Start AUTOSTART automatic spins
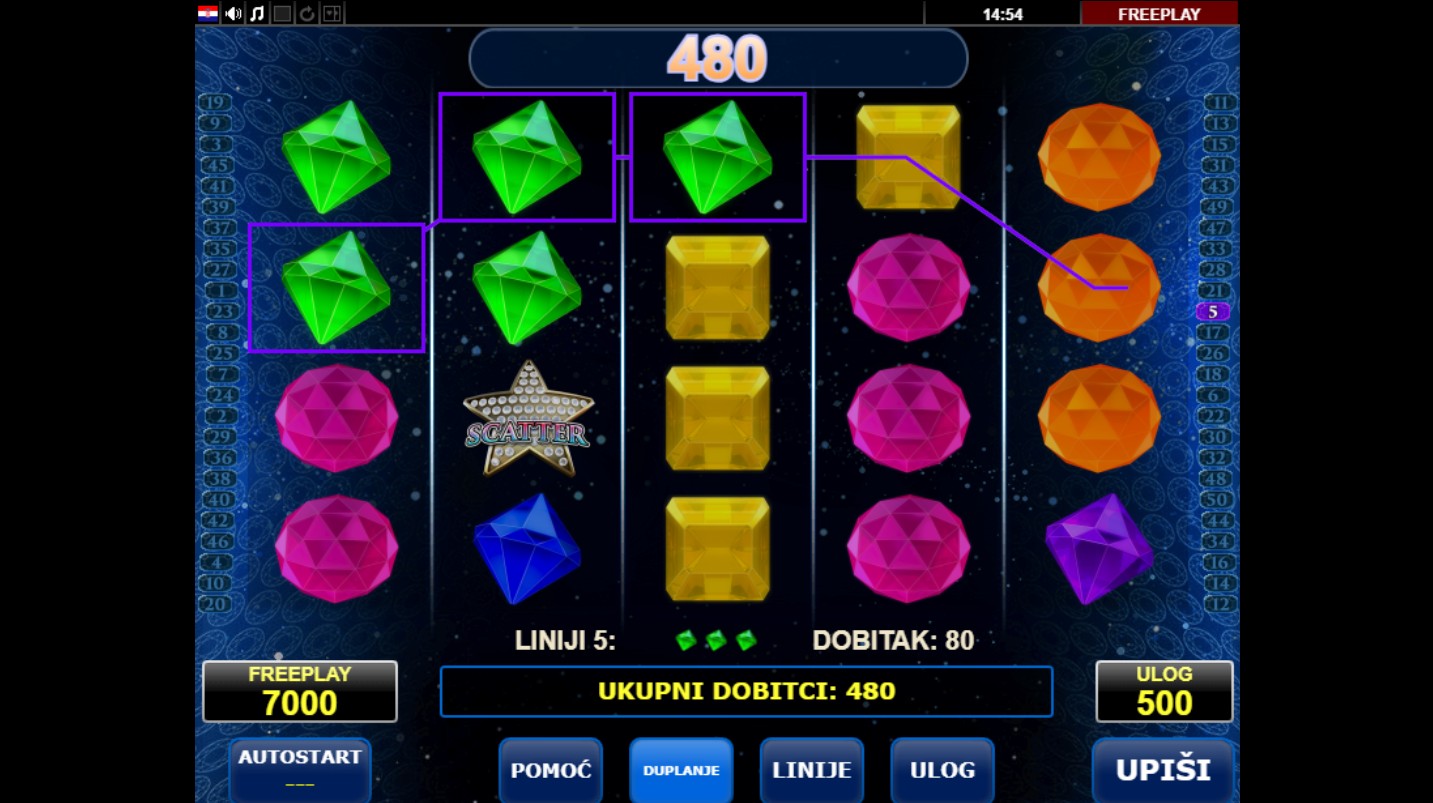Screen dimensions: 1433x803 coord(300,768)
